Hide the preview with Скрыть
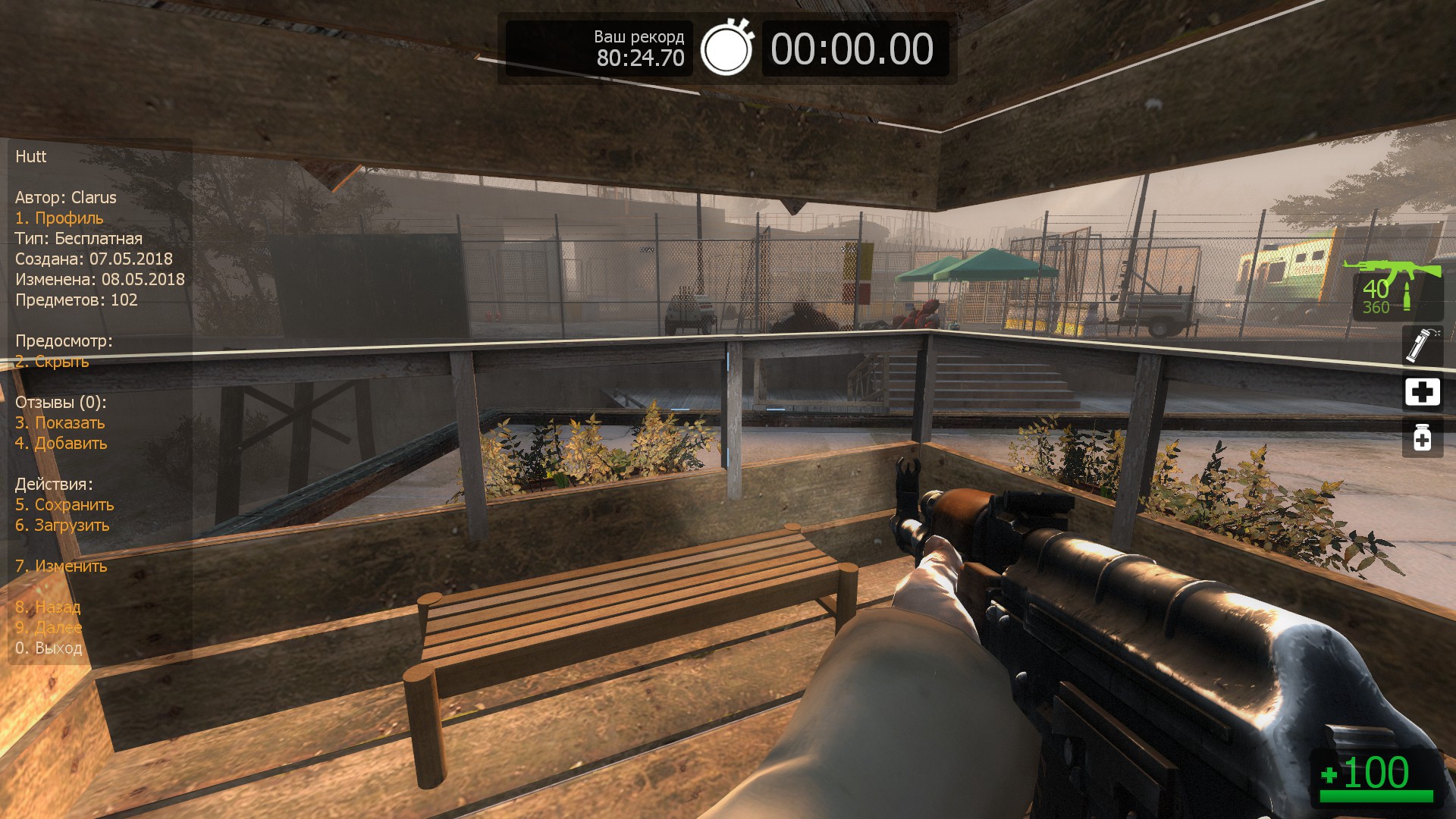This screenshot has height=819, width=1456. 52,362
